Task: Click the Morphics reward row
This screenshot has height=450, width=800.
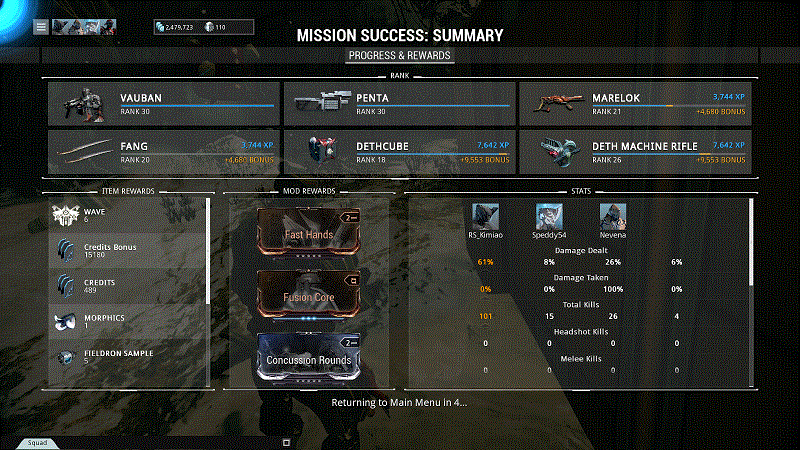Action: click(x=128, y=321)
